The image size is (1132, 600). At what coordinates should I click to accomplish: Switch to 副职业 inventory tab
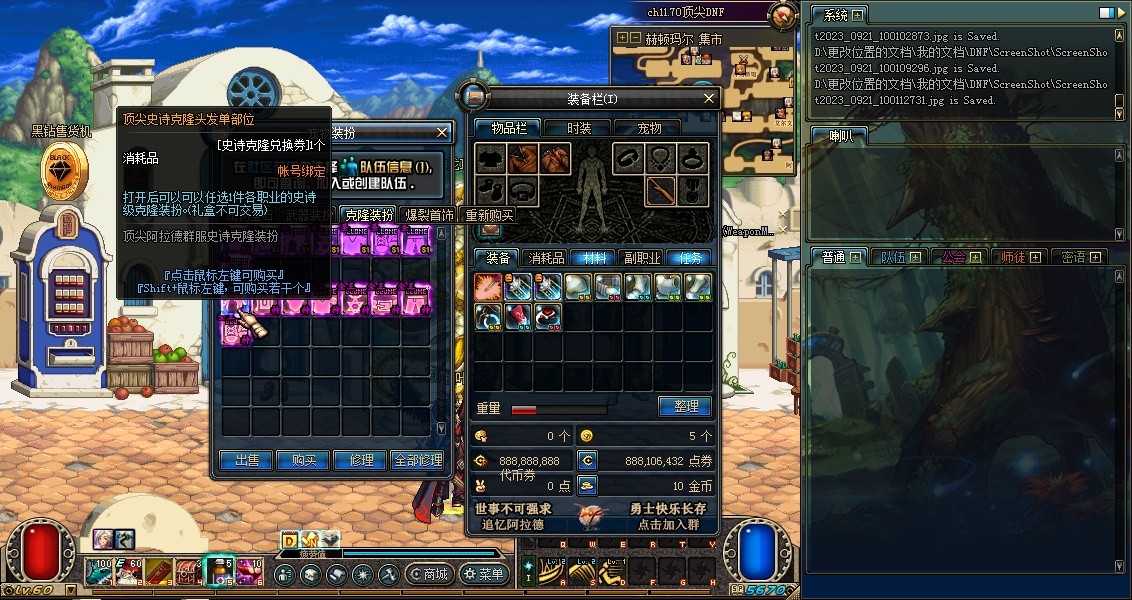pyautogui.click(x=641, y=258)
